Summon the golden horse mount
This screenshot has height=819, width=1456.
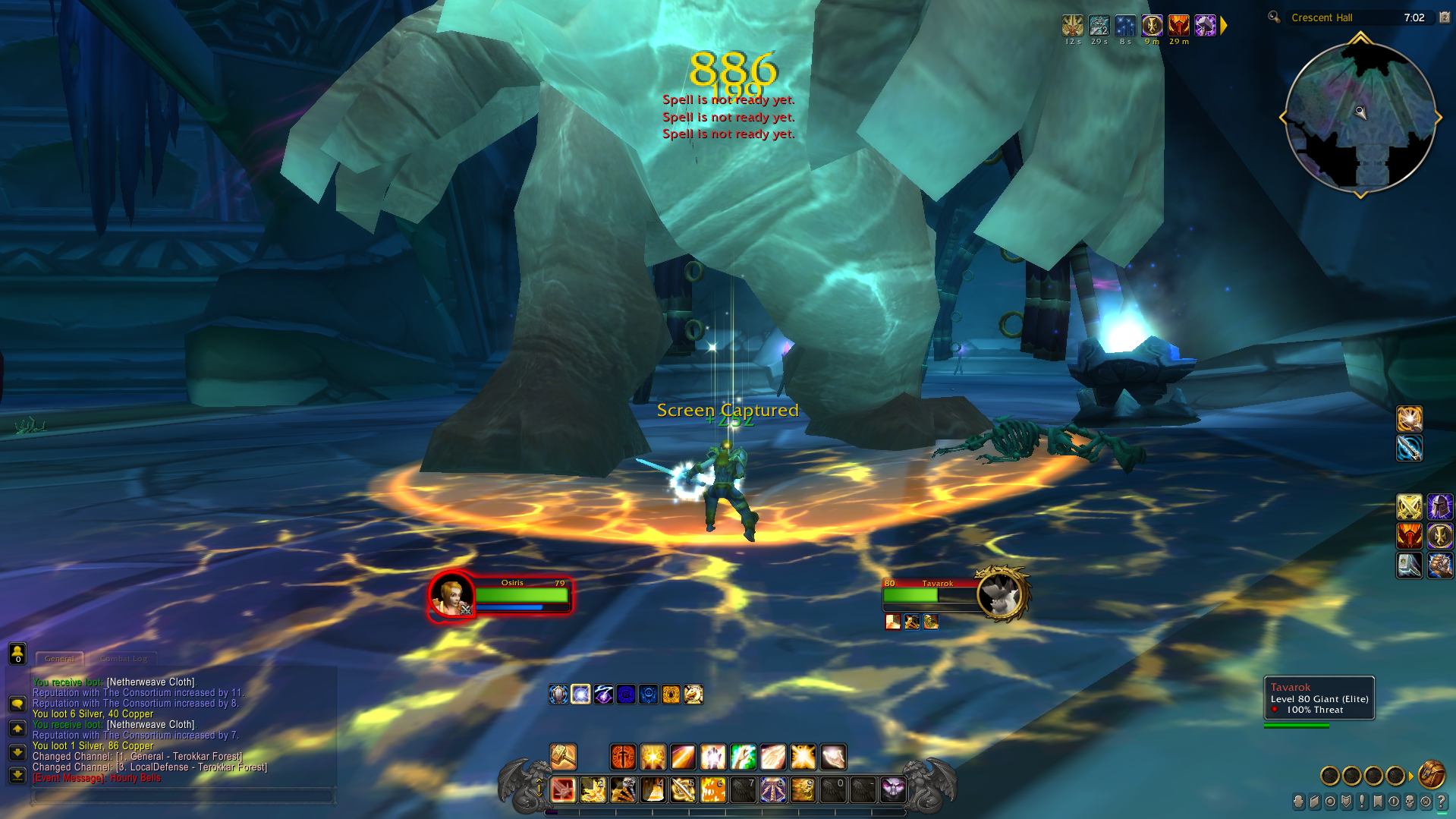point(693,694)
